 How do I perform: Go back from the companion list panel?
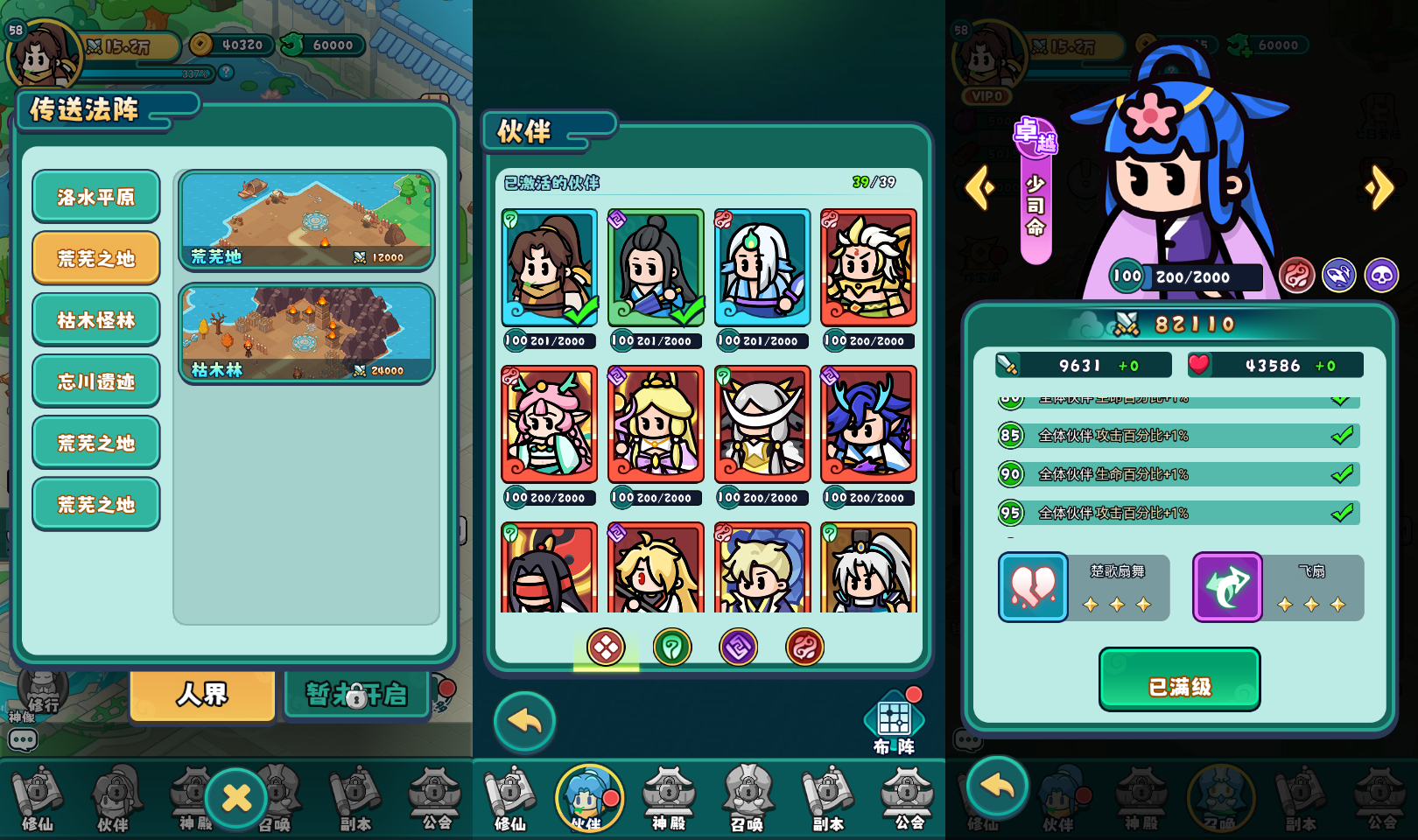pos(524,722)
